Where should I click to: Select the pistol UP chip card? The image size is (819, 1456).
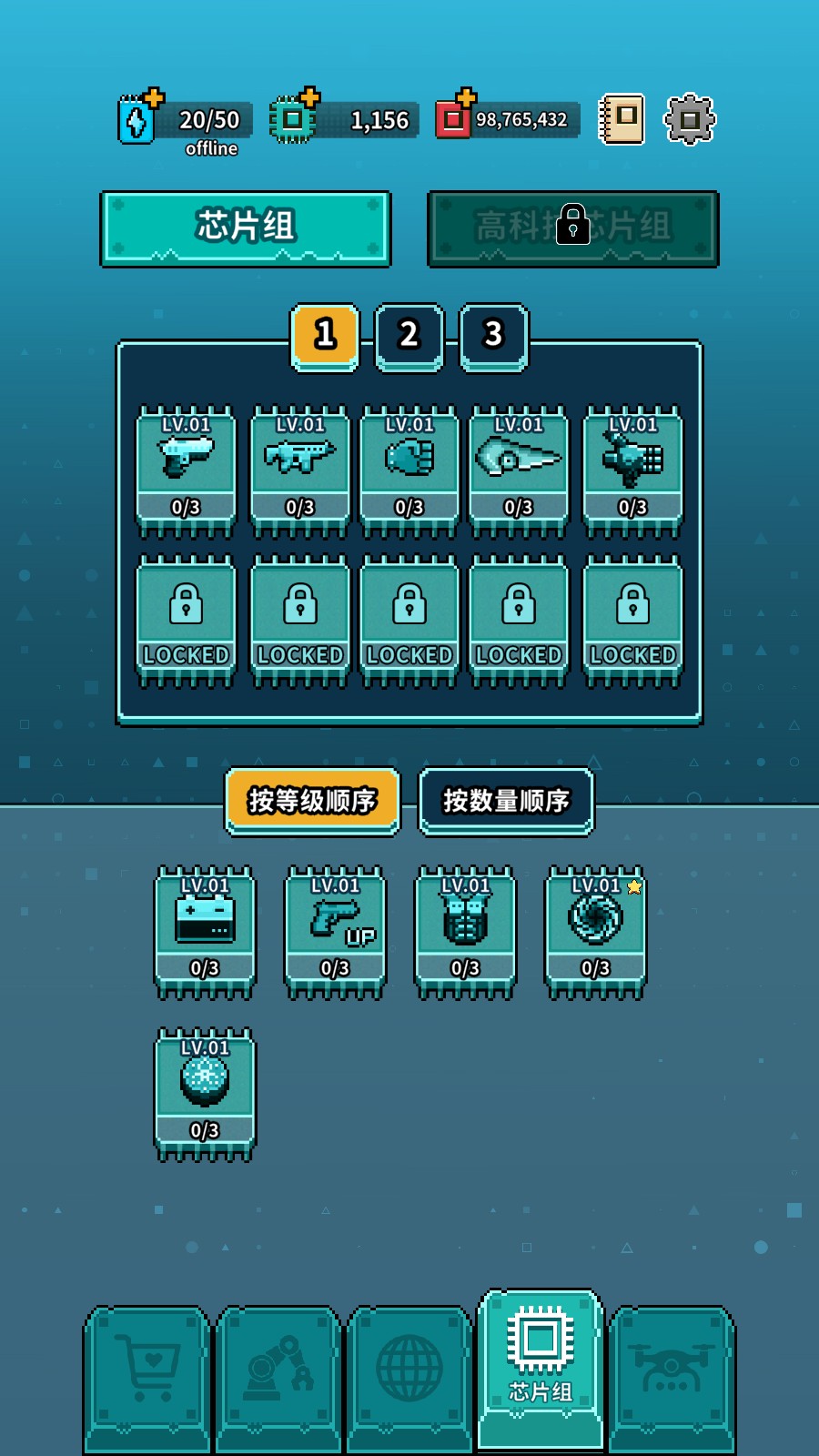coord(335,931)
